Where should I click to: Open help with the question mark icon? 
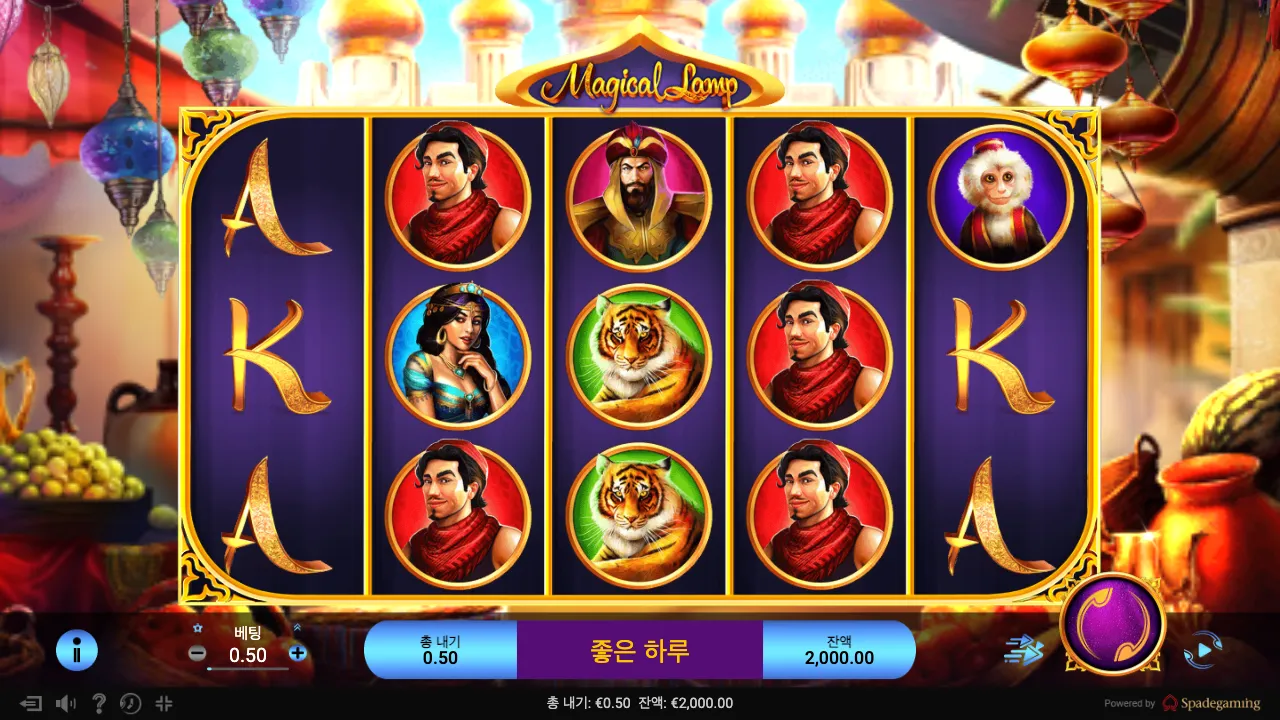tap(98, 703)
